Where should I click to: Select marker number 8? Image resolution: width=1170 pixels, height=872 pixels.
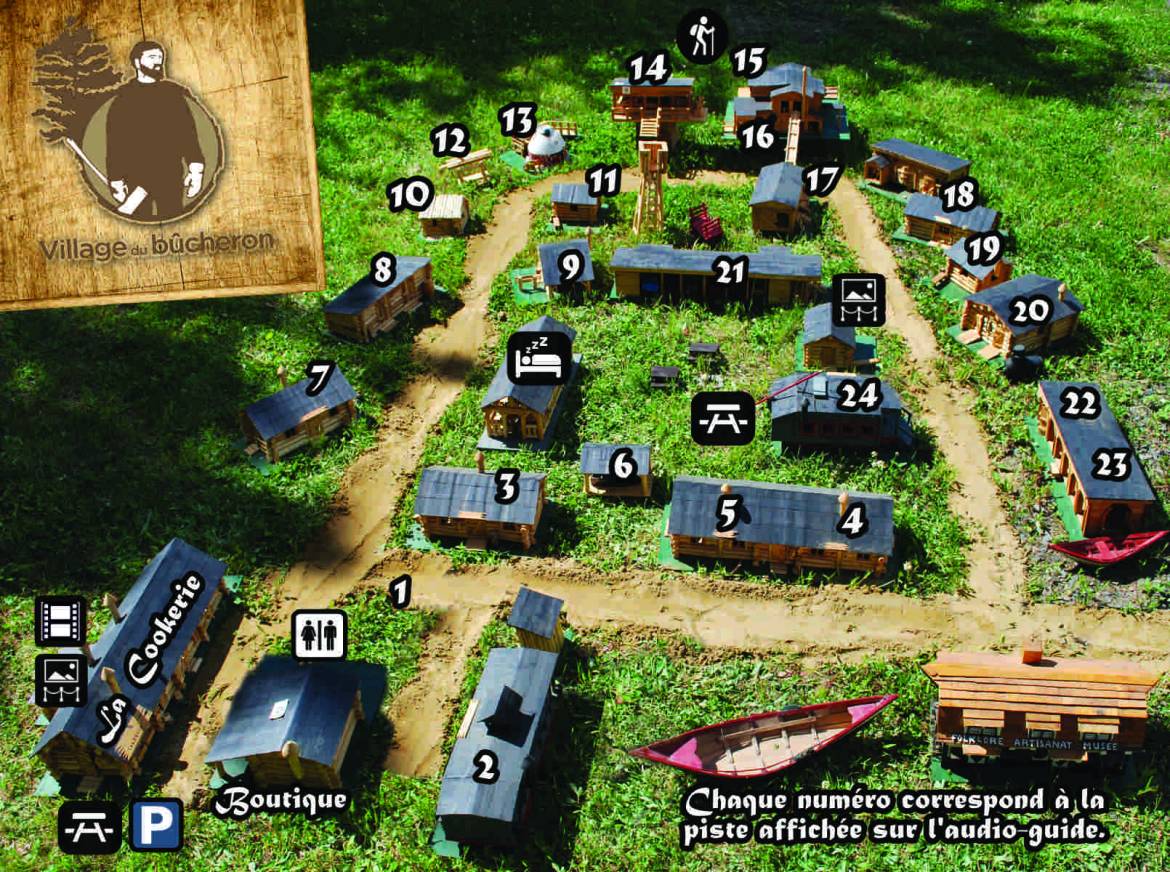point(382,268)
